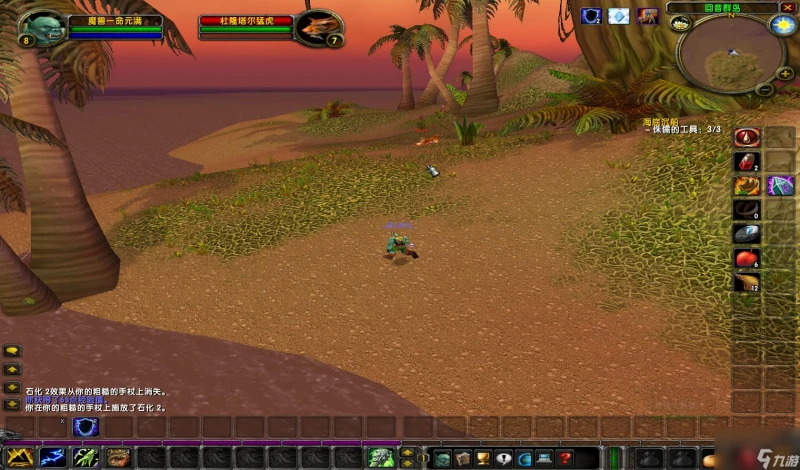Click the player's orc portrait
Viewport: 800px width, 470px height.
41,27
